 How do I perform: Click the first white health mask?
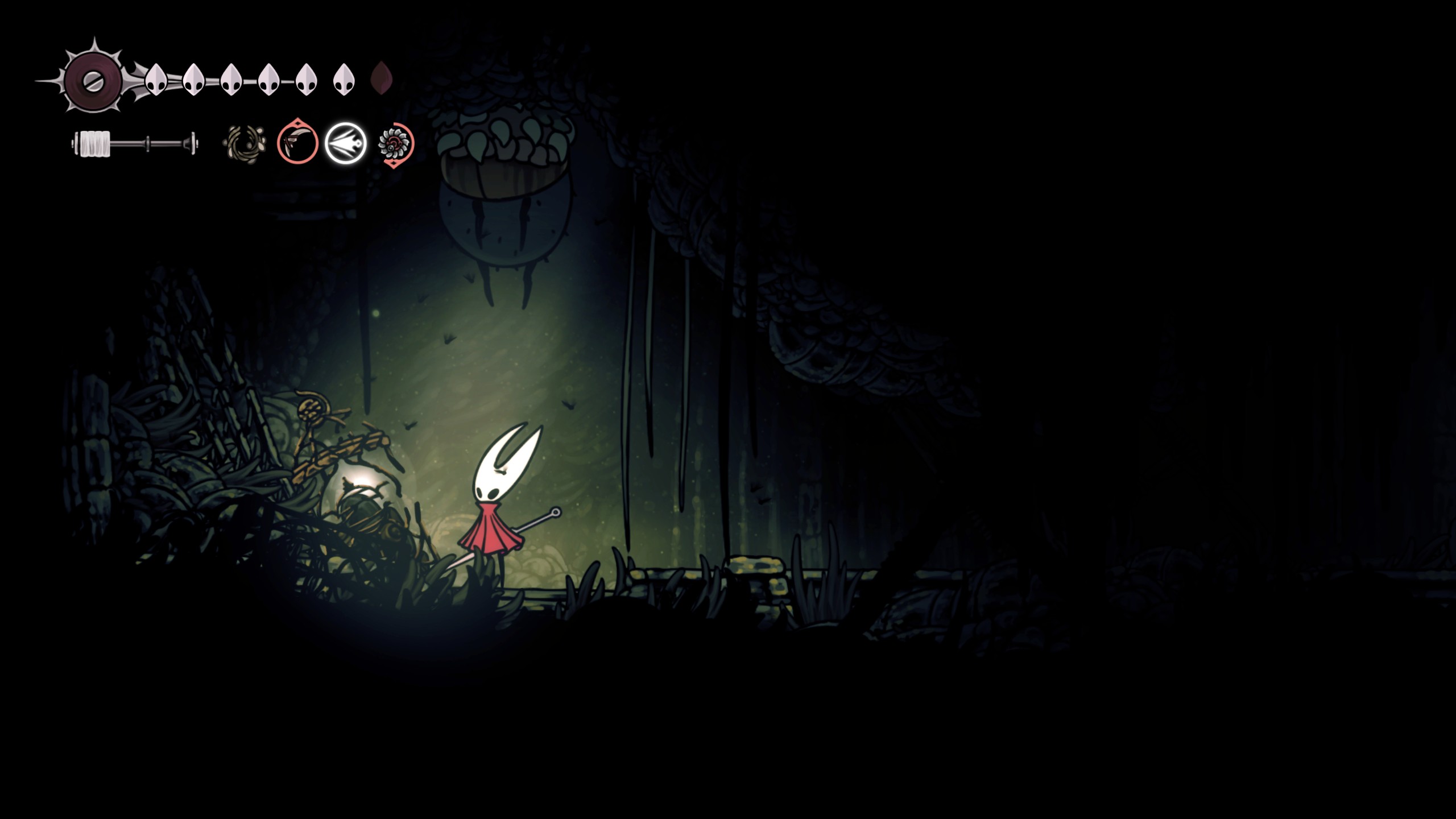point(156,80)
